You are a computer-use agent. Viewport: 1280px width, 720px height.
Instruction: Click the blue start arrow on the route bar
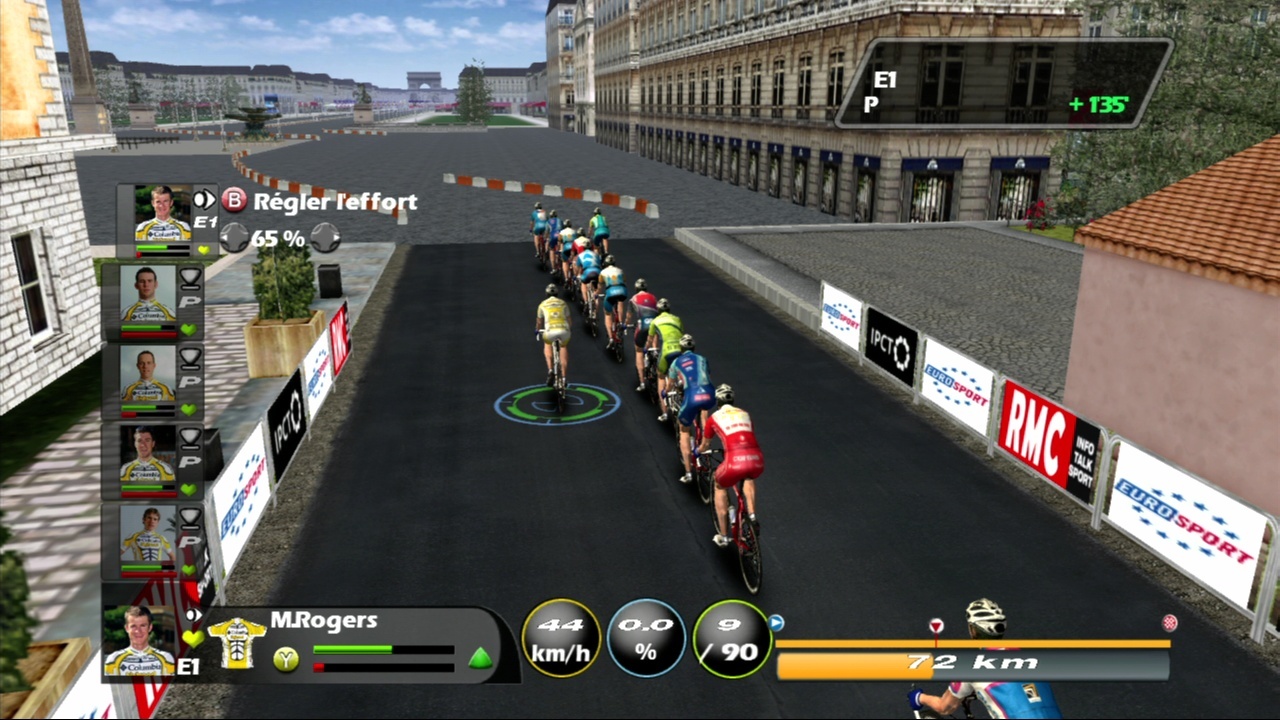776,623
